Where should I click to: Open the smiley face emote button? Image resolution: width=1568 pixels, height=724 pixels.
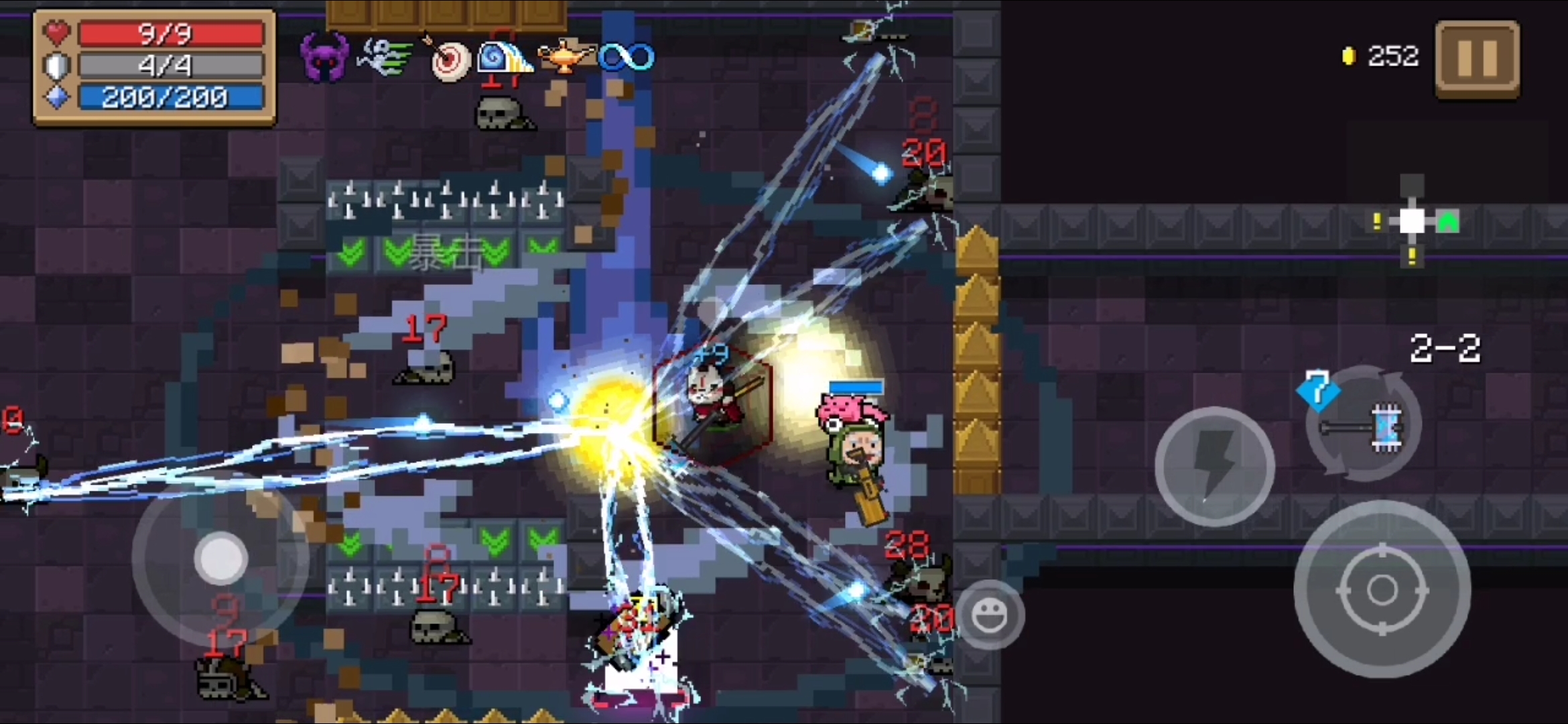coord(989,614)
